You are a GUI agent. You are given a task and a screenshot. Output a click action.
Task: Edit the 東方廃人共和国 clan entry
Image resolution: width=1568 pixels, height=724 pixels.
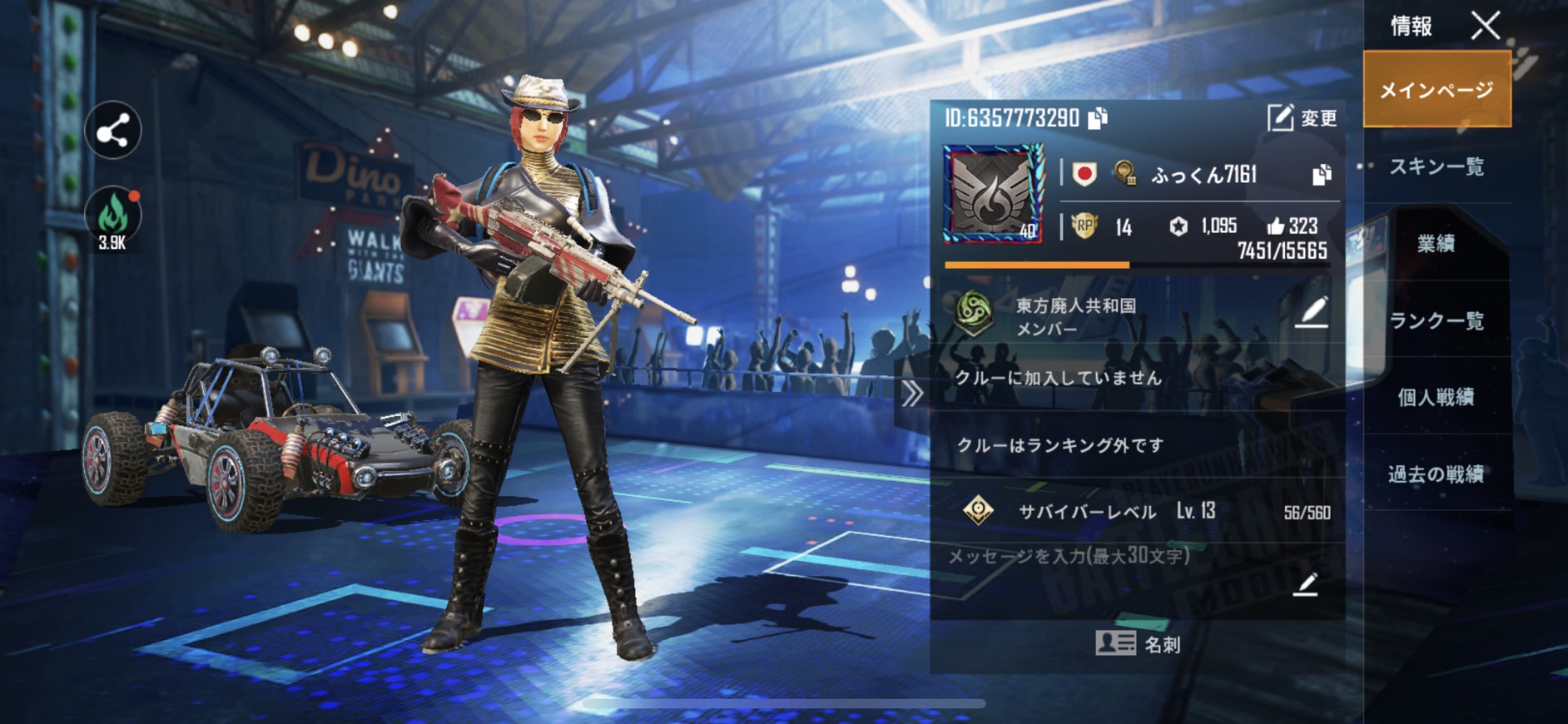[x=1312, y=312]
